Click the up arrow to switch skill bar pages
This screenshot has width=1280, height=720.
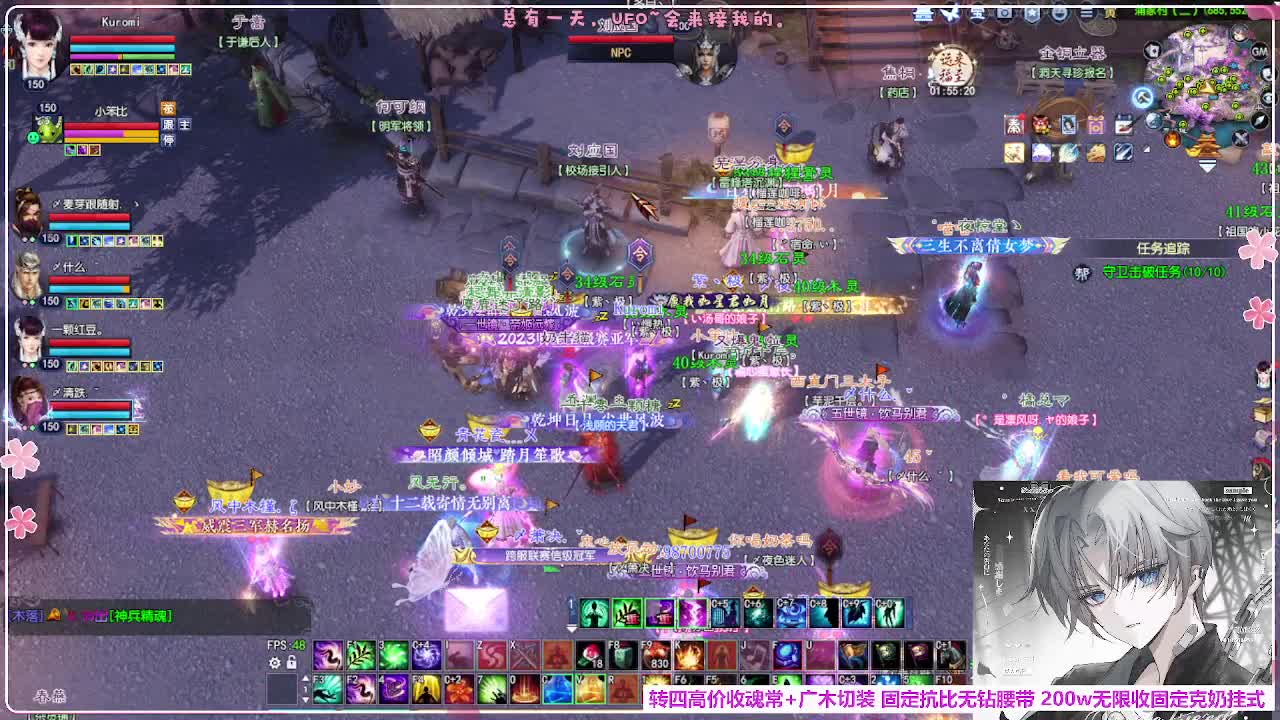tap(305, 678)
